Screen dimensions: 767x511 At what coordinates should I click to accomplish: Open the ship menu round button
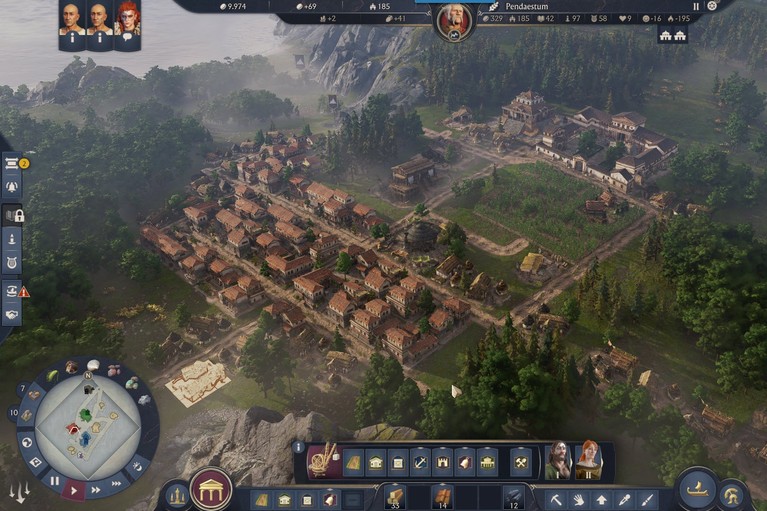(696, 487)
